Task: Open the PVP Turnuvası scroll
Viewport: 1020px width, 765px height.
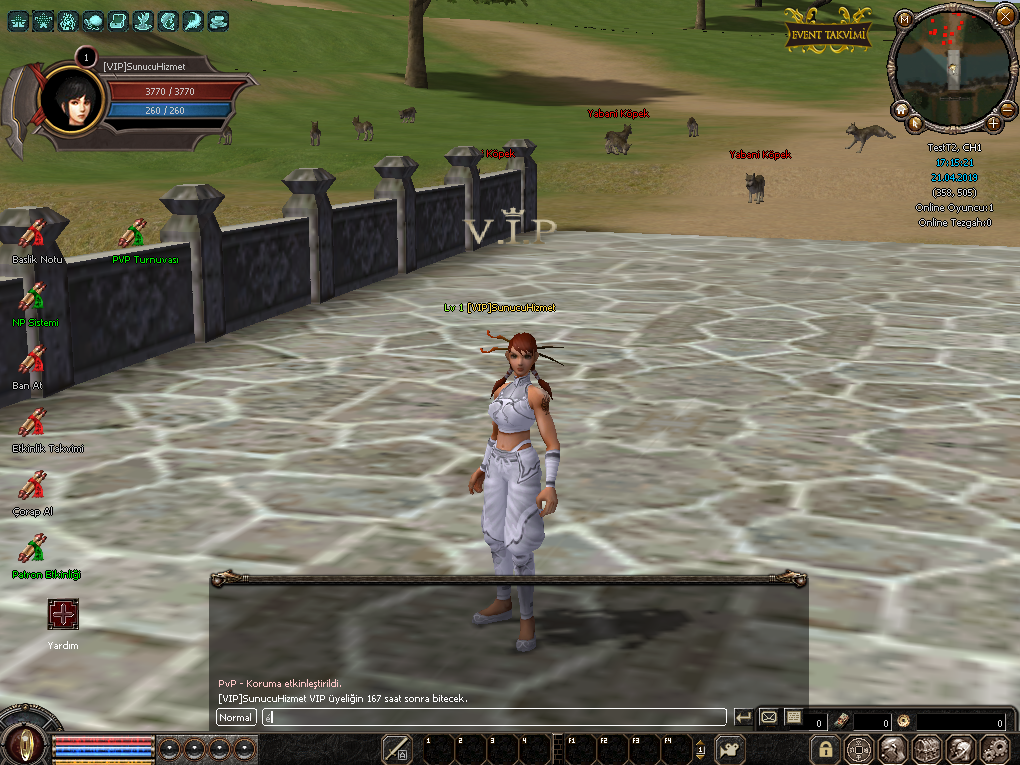Action: coord(132,234)
